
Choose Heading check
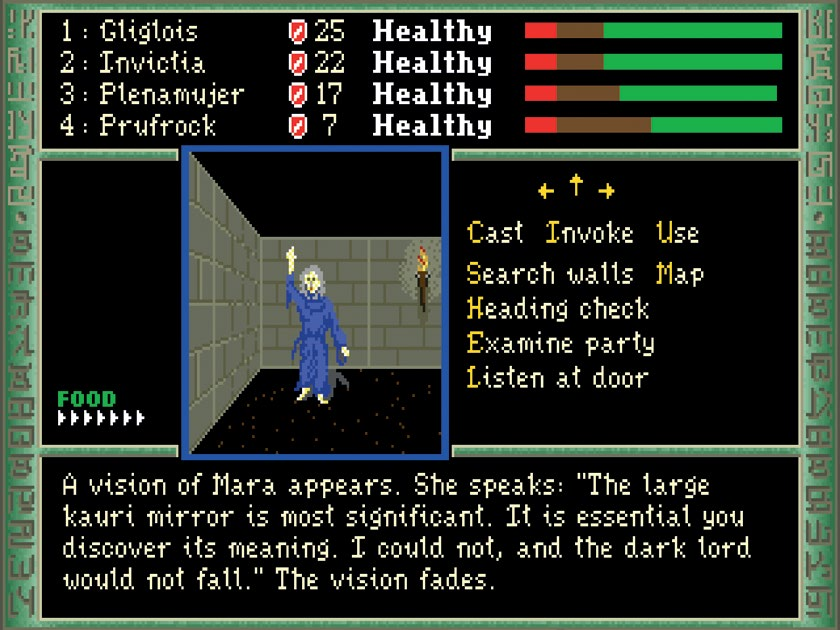pos(558,308)
